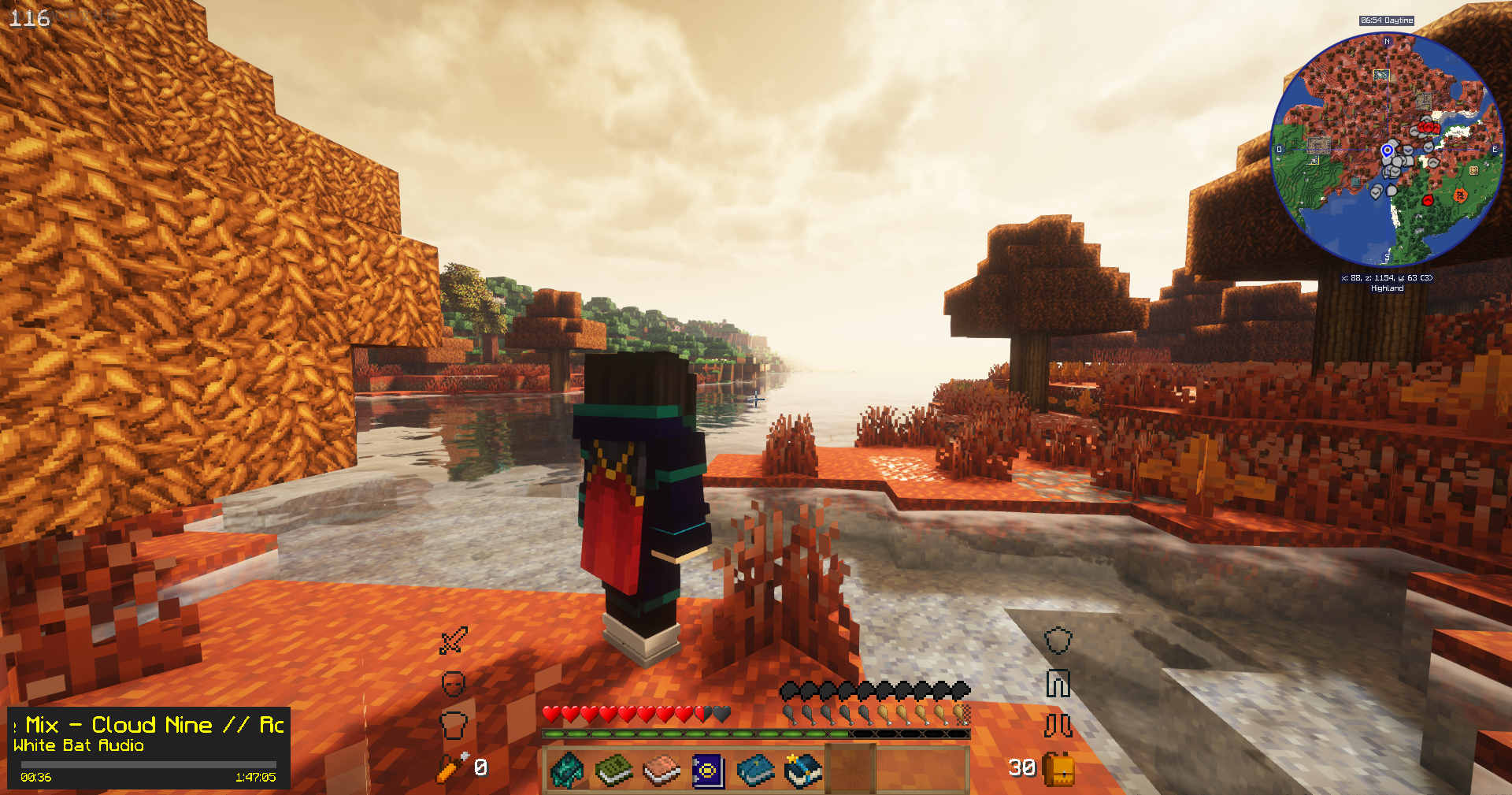Select the green book hotbar slot
This screenshot has height=795, width=1512.
click(x=613, y=770)
